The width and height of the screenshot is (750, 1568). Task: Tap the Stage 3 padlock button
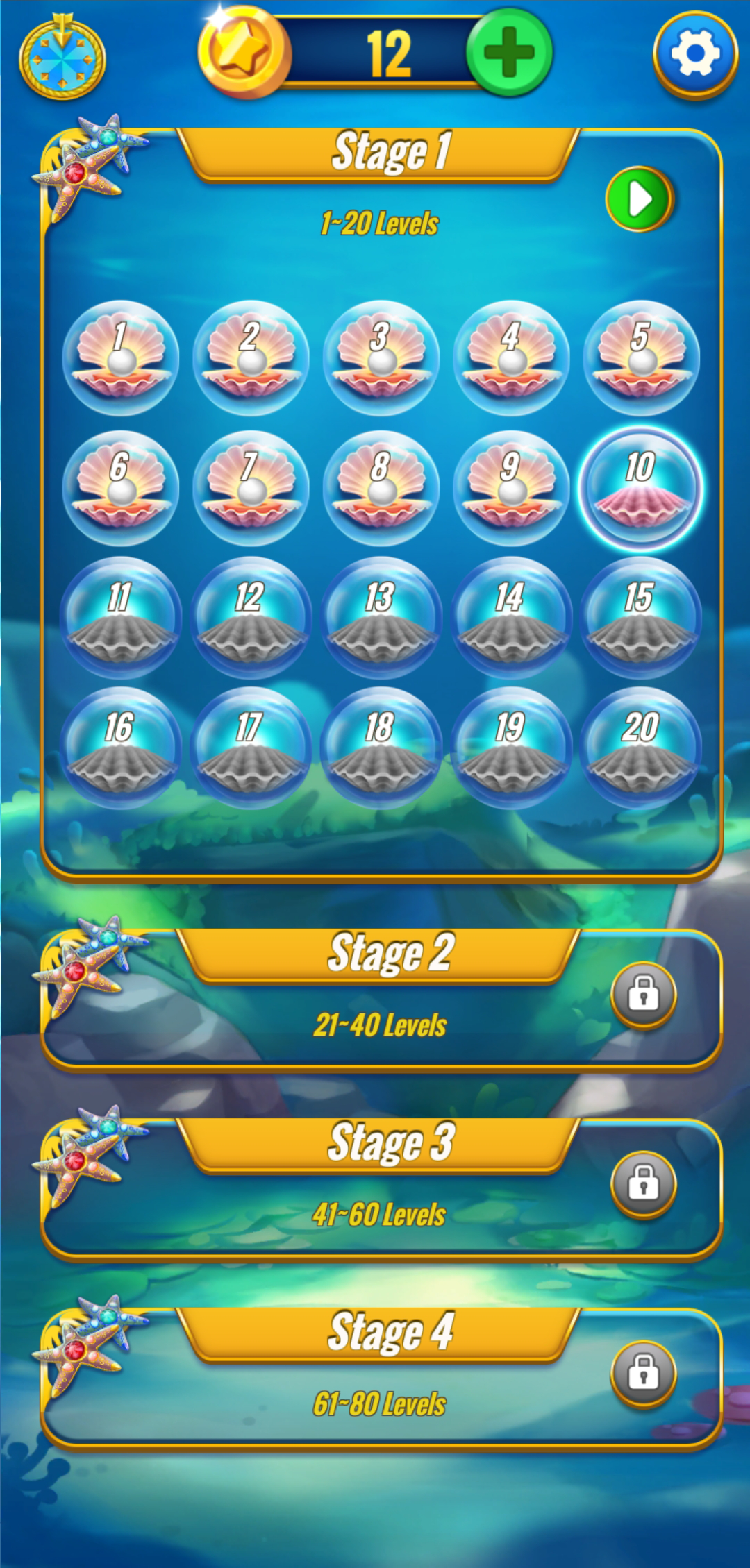pos(643,1183)
